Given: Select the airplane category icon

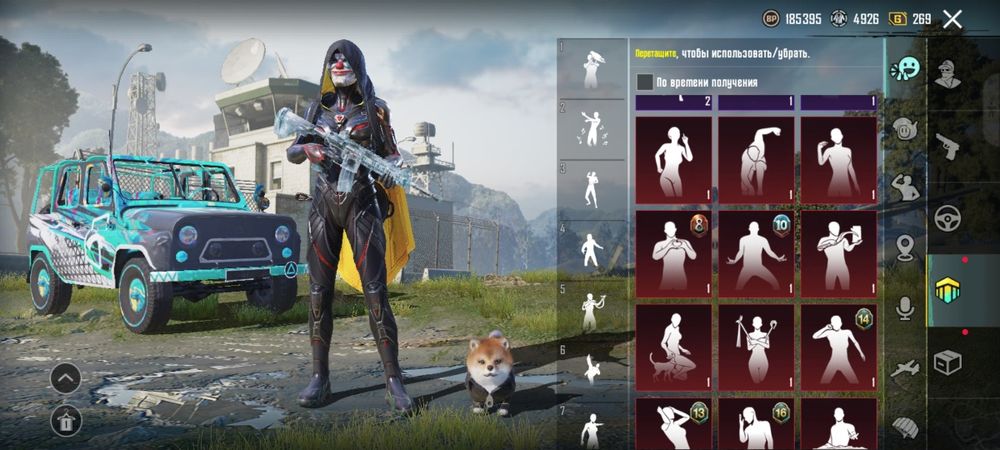Looking at the screenshot, I should [906, 368].
